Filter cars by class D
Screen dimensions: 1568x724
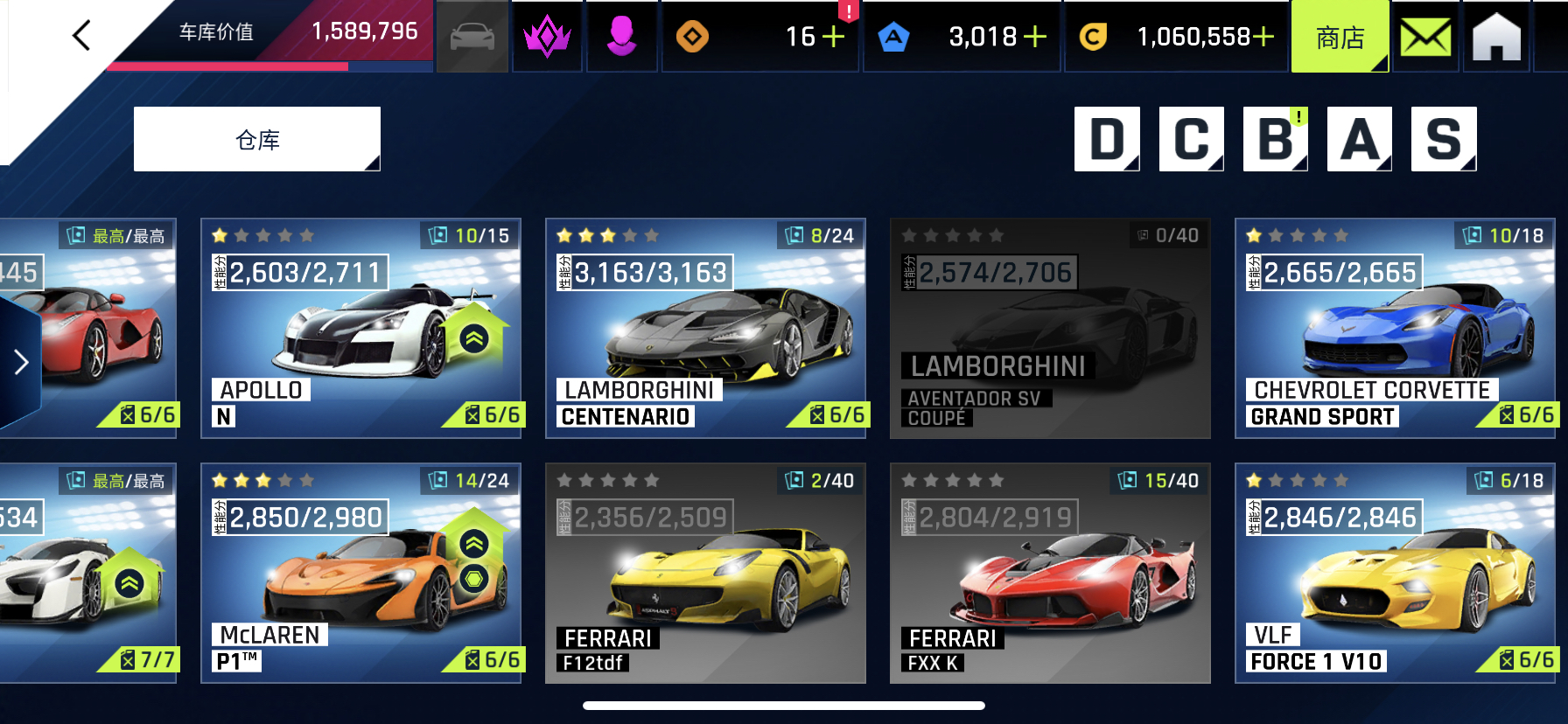coord(1107,139)
